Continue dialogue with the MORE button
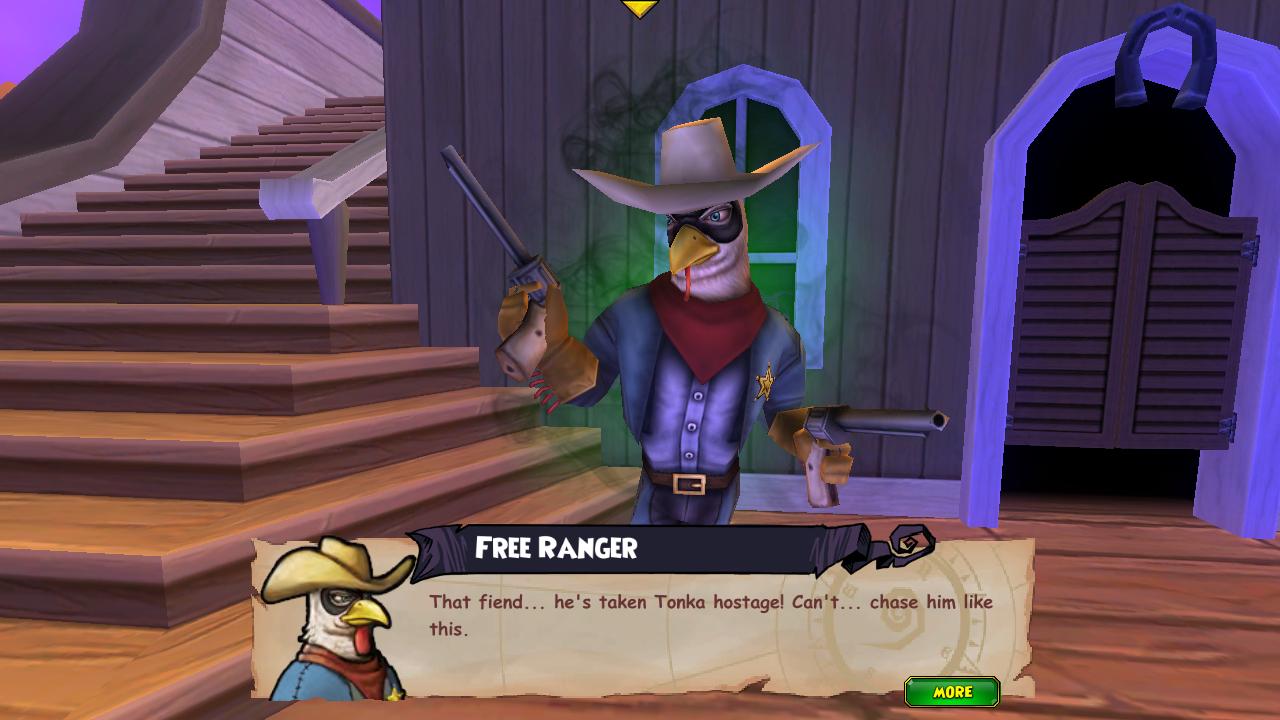 pos(952,692)
